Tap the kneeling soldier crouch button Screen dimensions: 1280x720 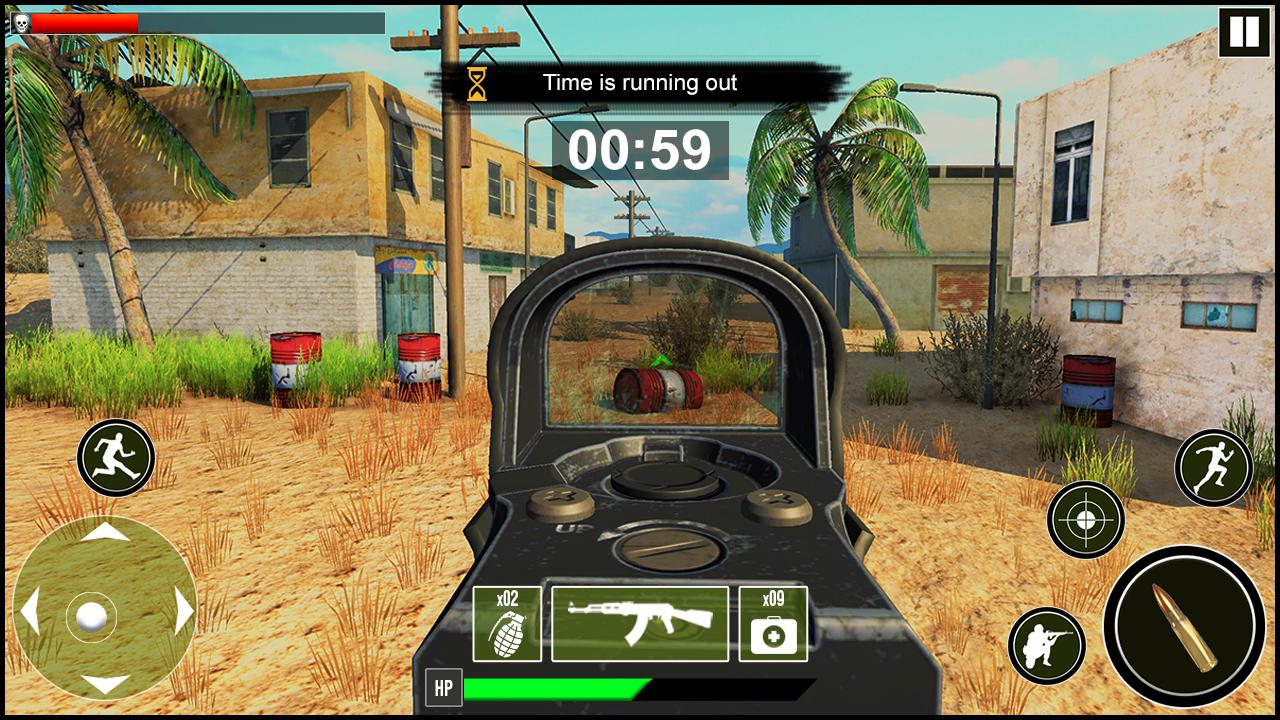tap(1047, 645)
